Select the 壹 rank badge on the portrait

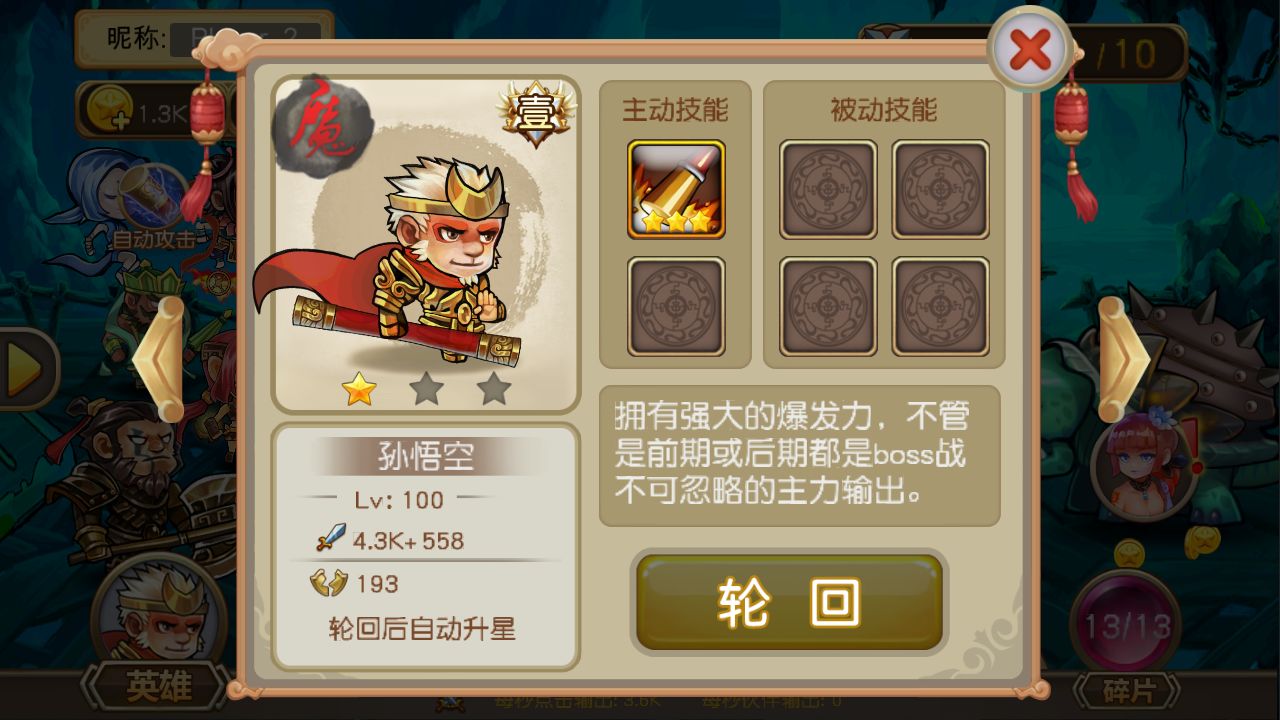click(x=537, y=113)
